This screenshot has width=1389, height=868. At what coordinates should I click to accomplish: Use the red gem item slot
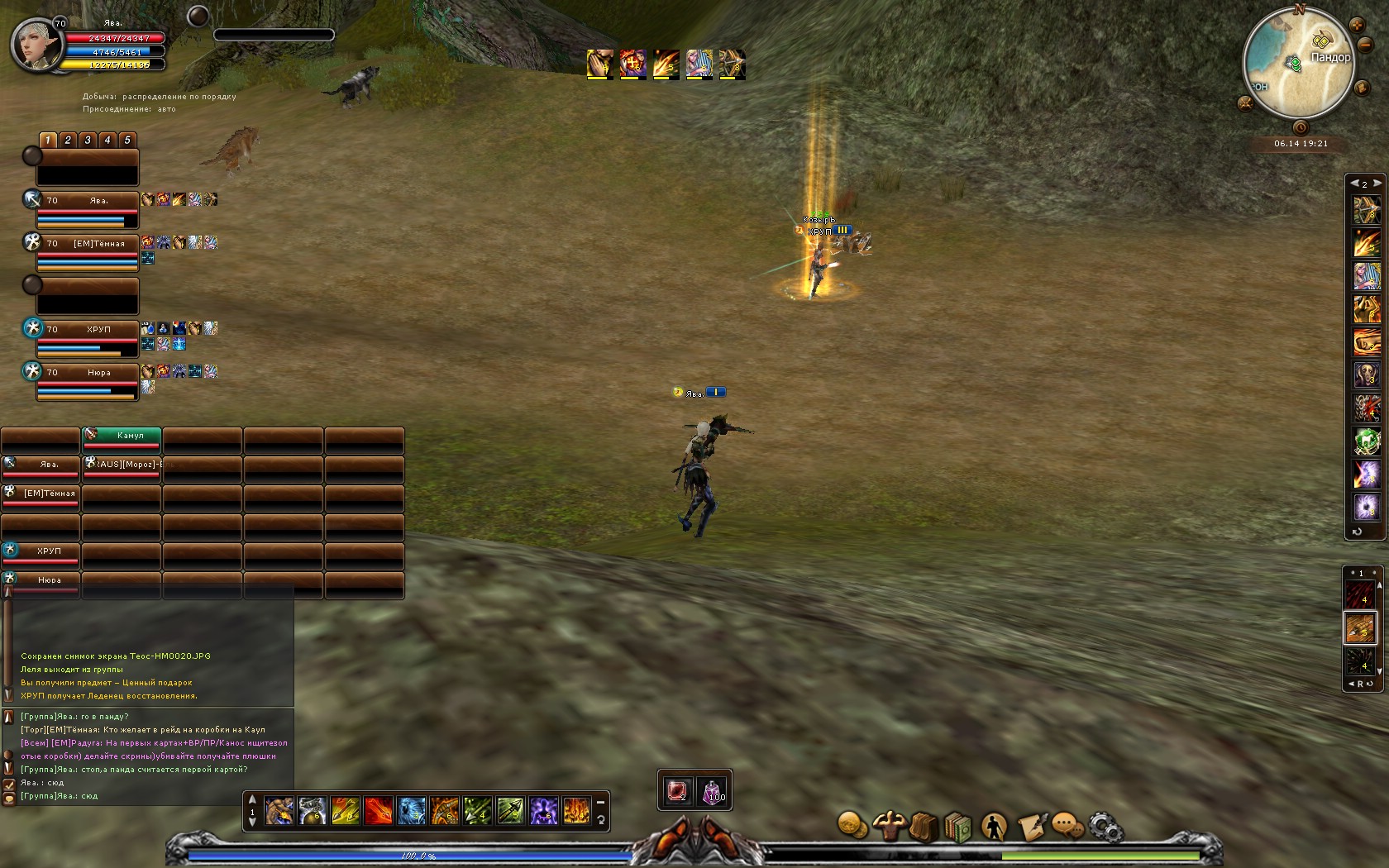point(677,791)
